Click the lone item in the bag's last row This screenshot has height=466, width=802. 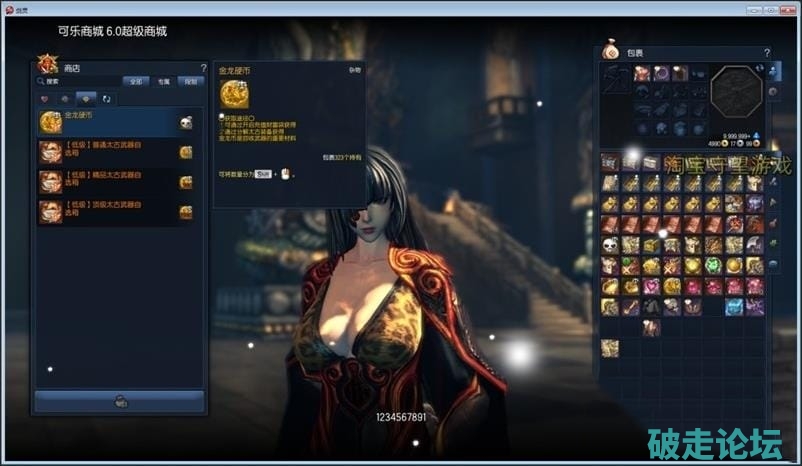pyautogui.click(x=609, y=348)
